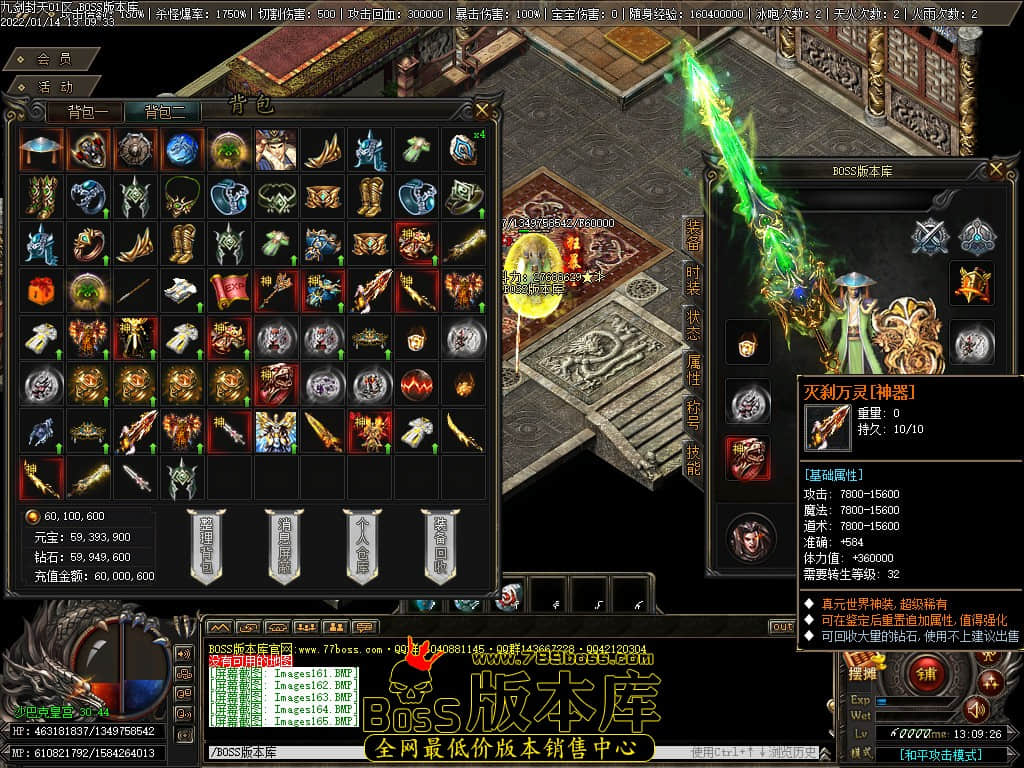Select the 和平攻击模式 attack mode label

pyautogui.click(x=940, y=755)
